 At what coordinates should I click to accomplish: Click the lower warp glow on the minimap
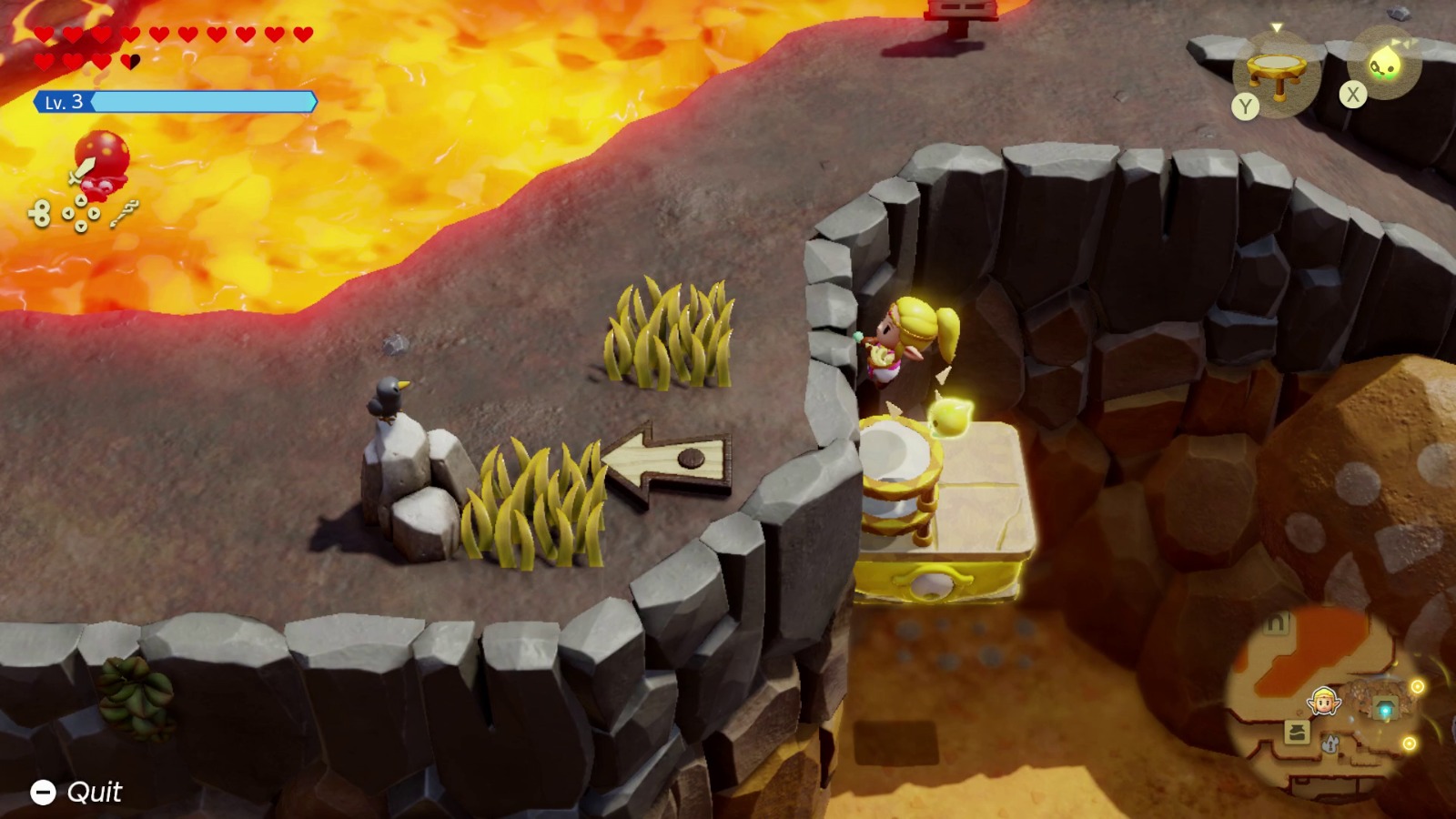1410,742
